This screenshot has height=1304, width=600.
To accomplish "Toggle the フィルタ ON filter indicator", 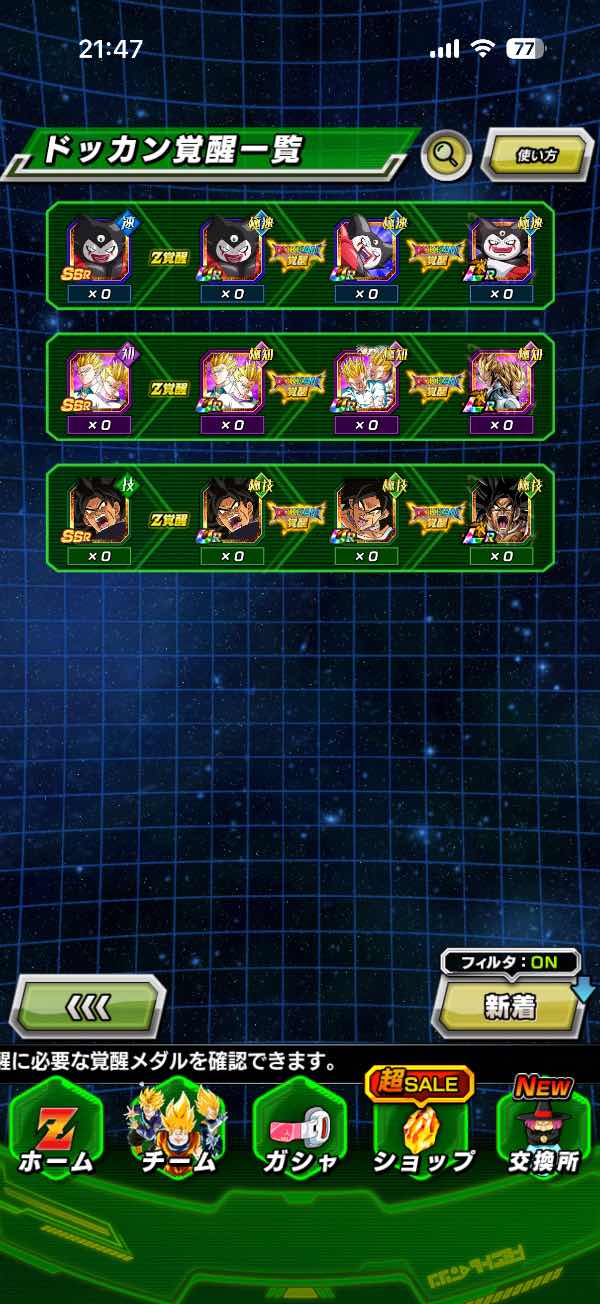I will (x=510, y=963).
